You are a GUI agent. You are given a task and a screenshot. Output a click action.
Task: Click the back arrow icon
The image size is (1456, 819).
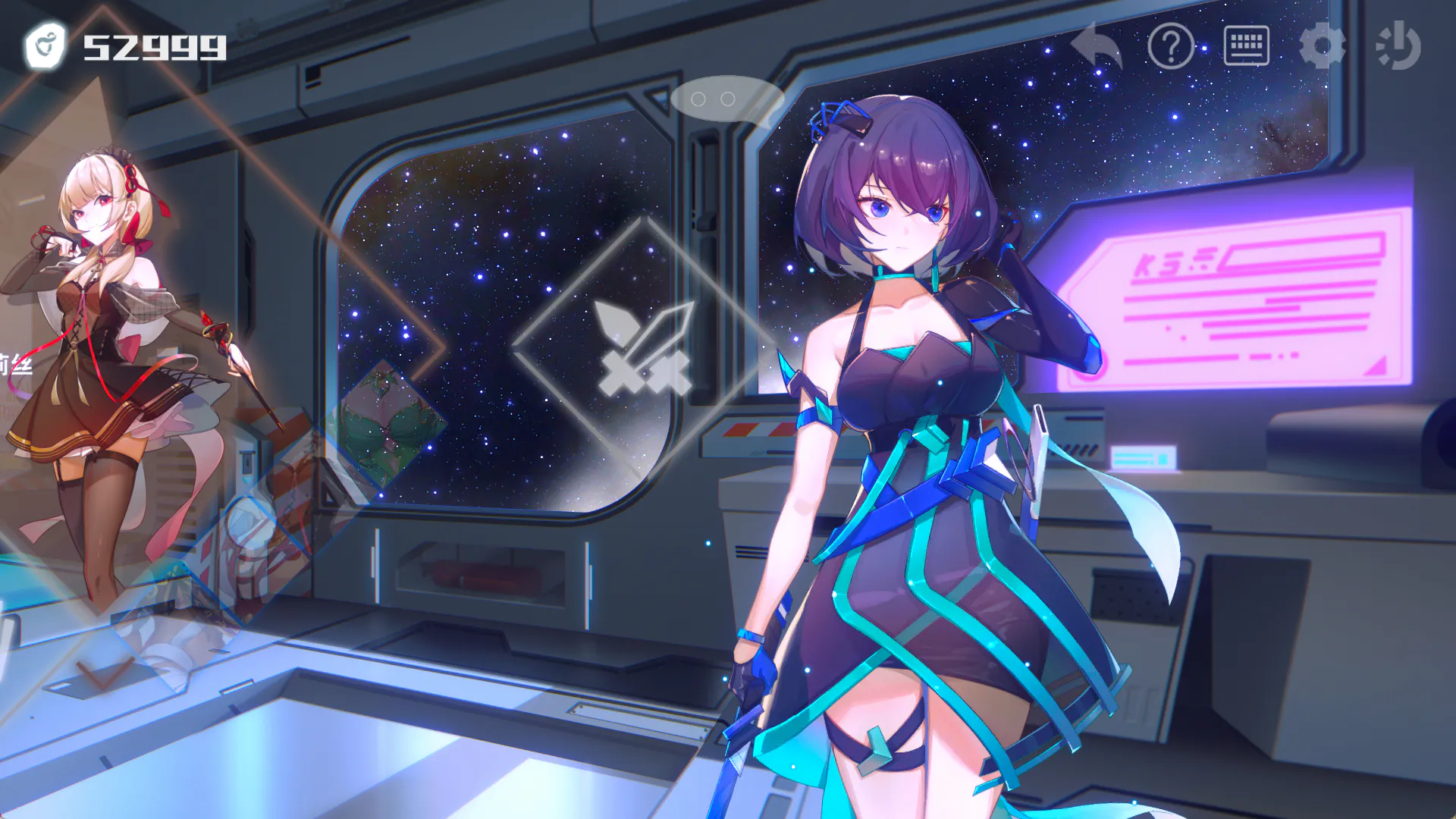pyautogui.click(x=1097, y=46)
